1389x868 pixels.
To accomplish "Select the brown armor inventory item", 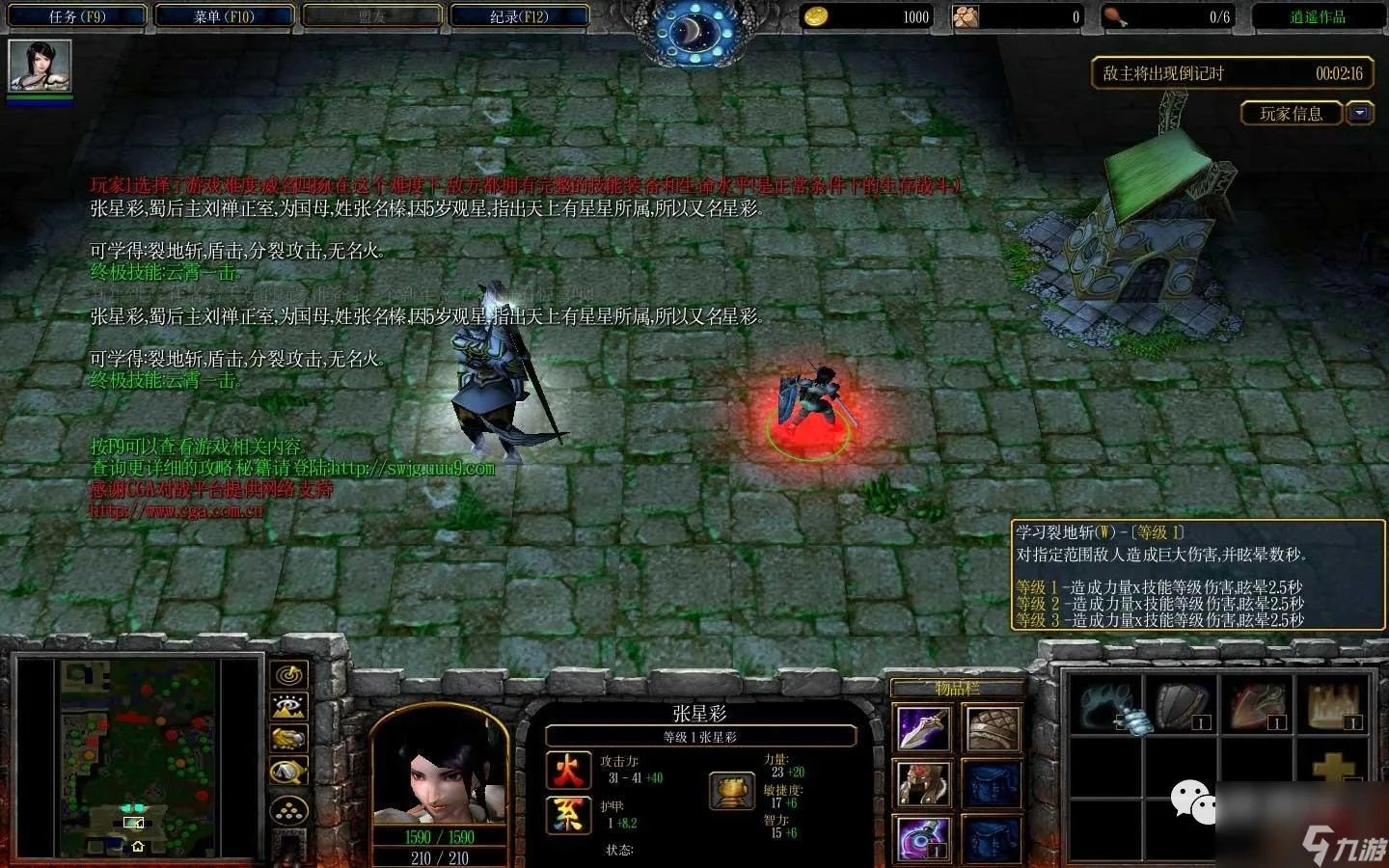I will click(993, 728).
